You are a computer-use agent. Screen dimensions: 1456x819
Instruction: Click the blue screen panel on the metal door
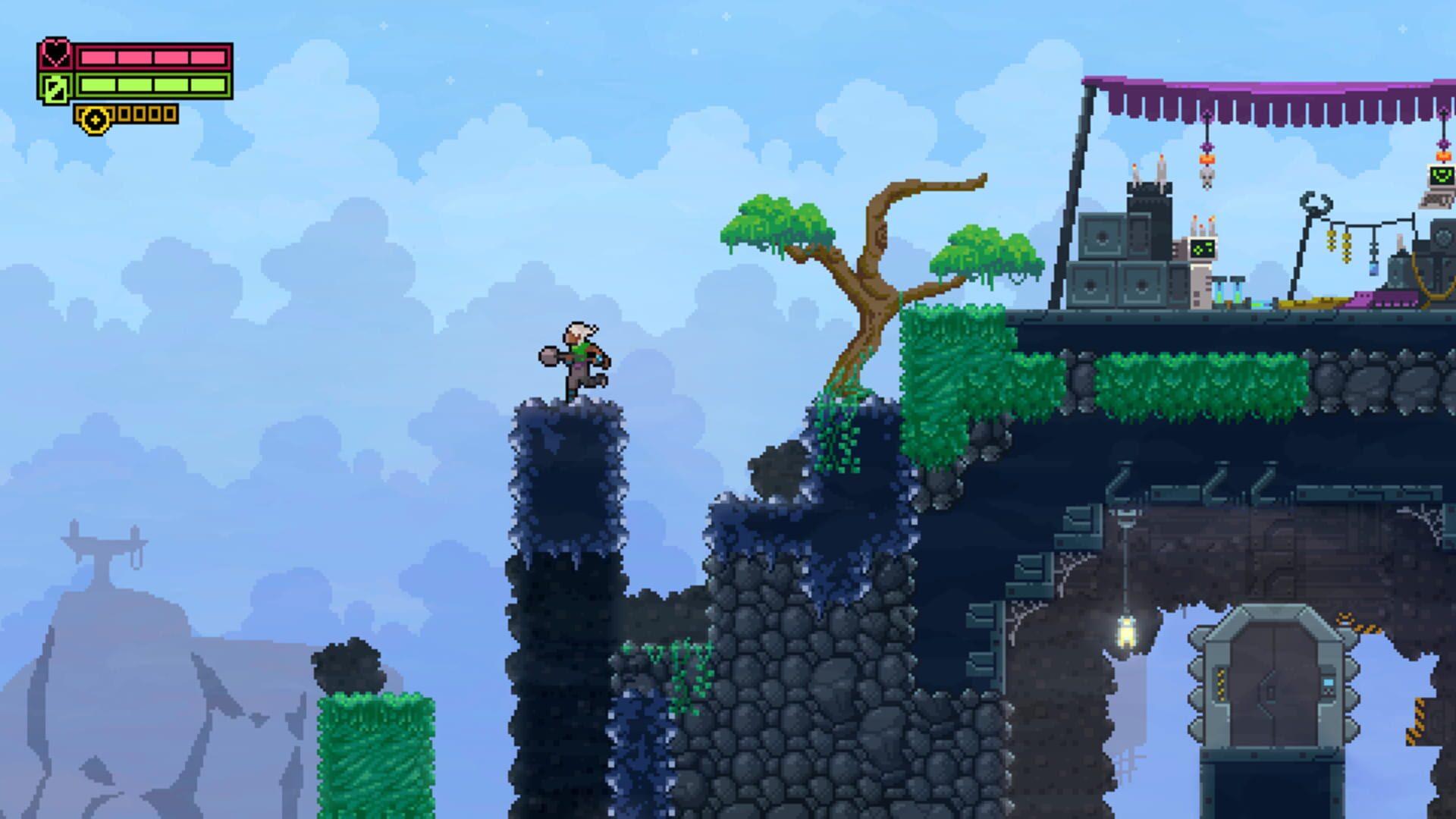(x=1329, y=682)
